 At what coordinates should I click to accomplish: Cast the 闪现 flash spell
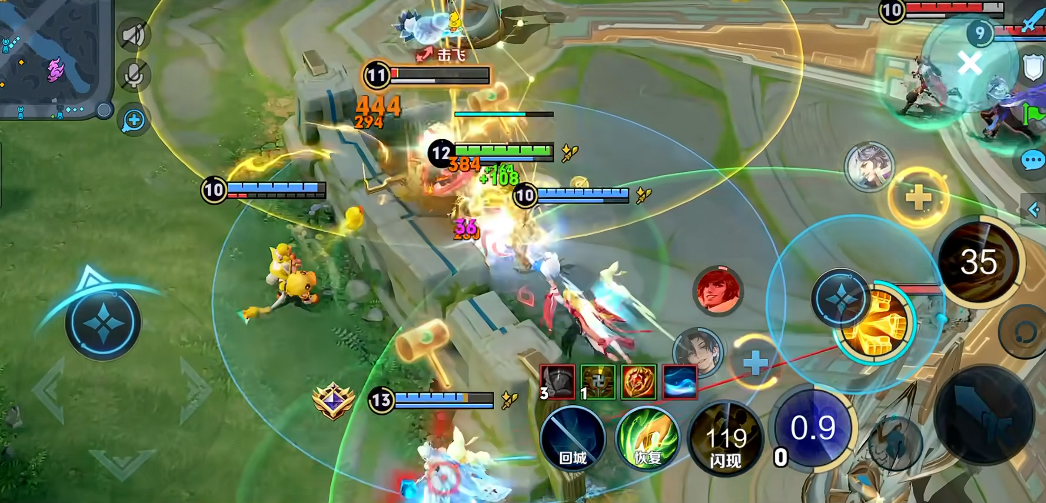tap(725, 436)
